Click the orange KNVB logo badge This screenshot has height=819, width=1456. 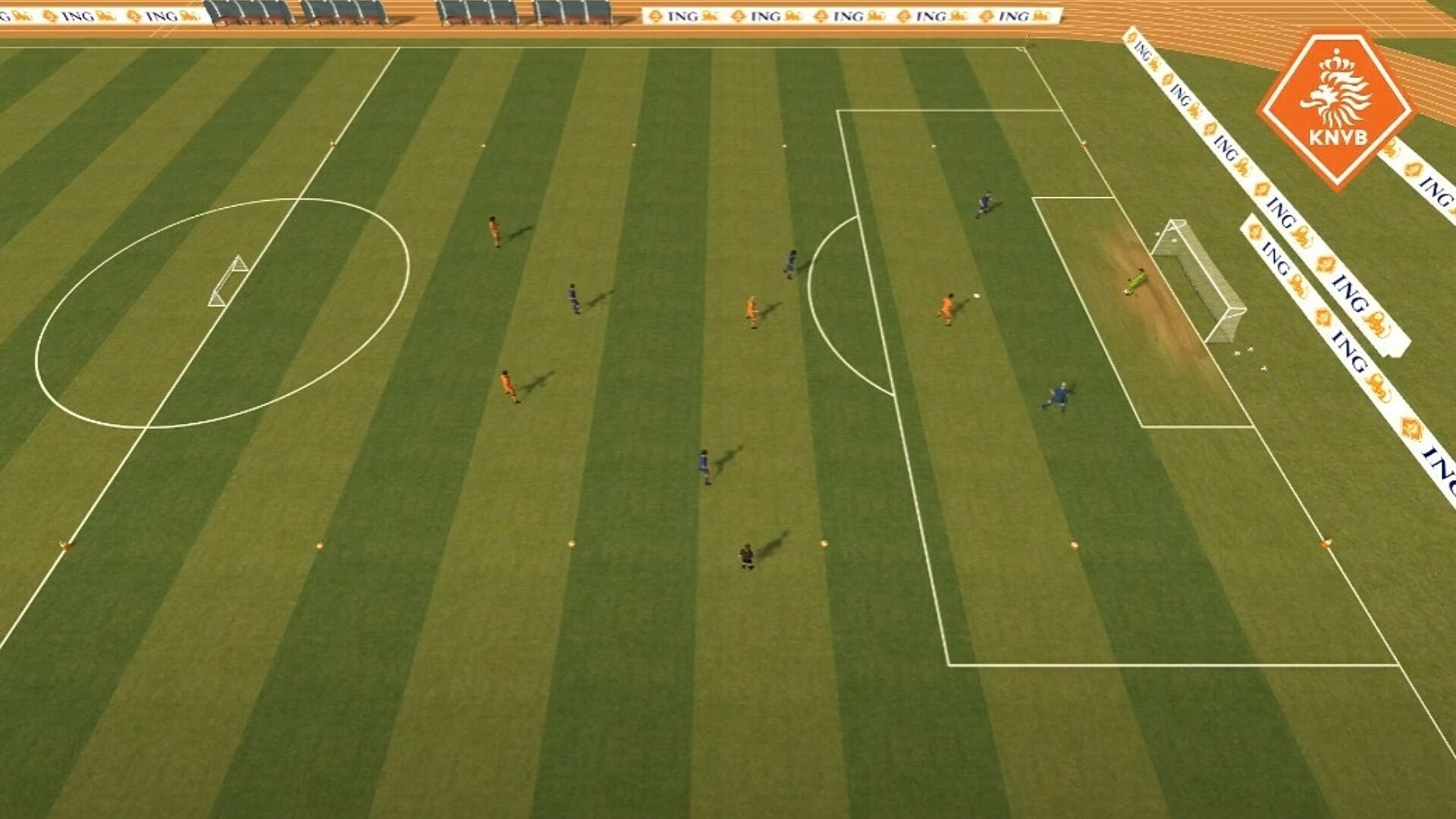[1336, 108]
